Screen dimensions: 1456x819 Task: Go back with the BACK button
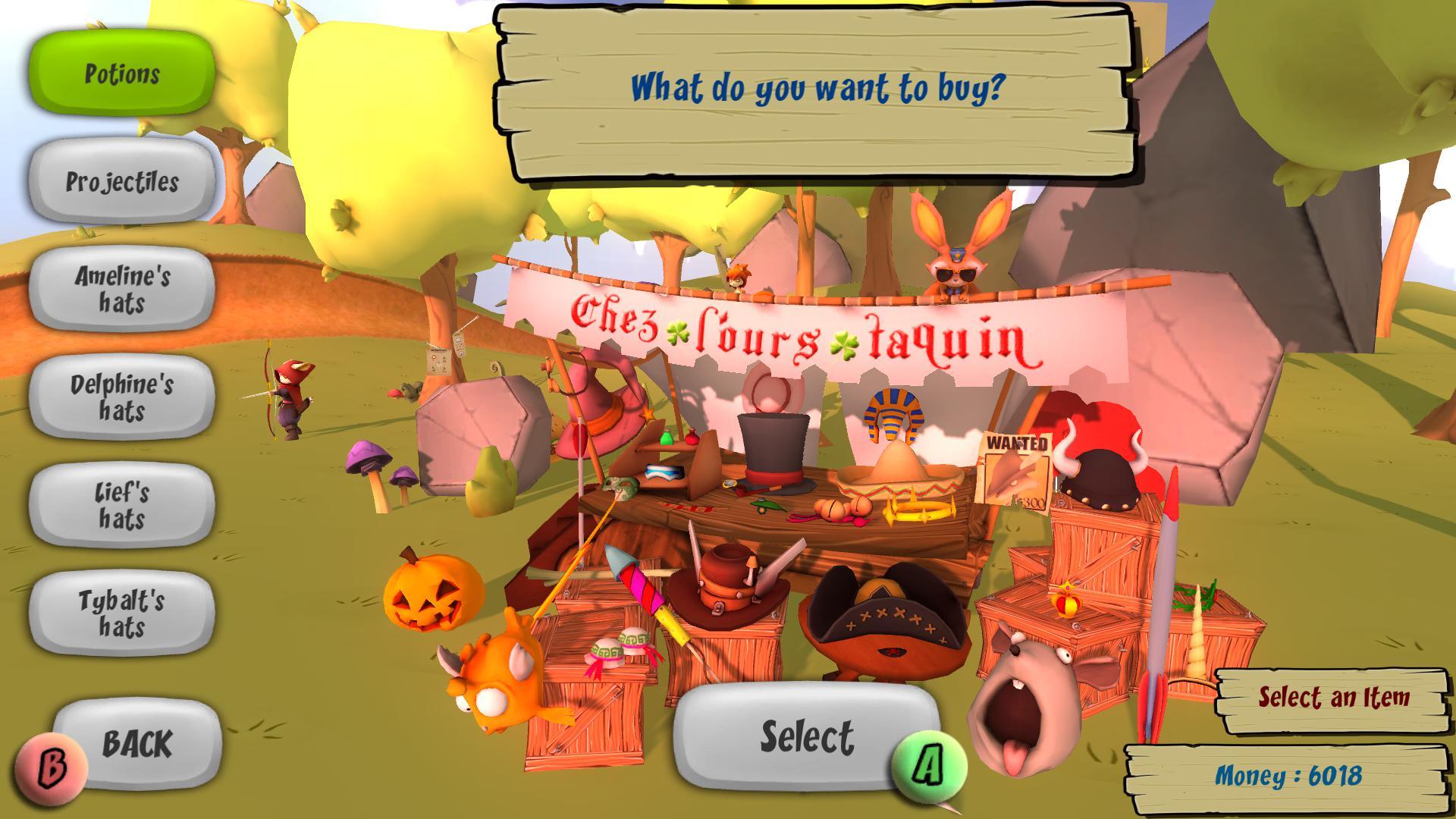tap(136, 743)
